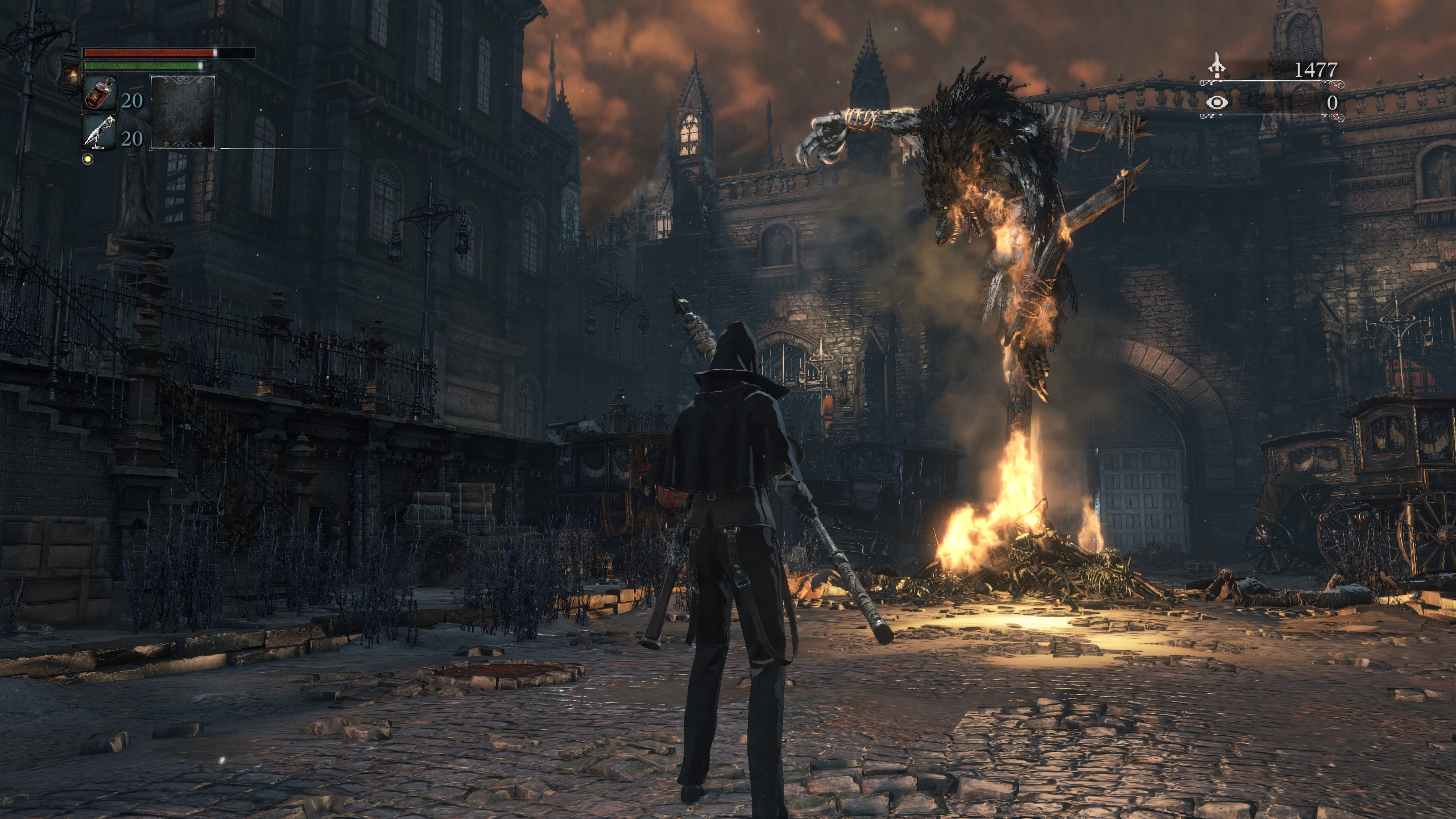Select the Quicksilver Bullet slot
This screenshot has height=819, width=1456.
[x=100, y=131]
